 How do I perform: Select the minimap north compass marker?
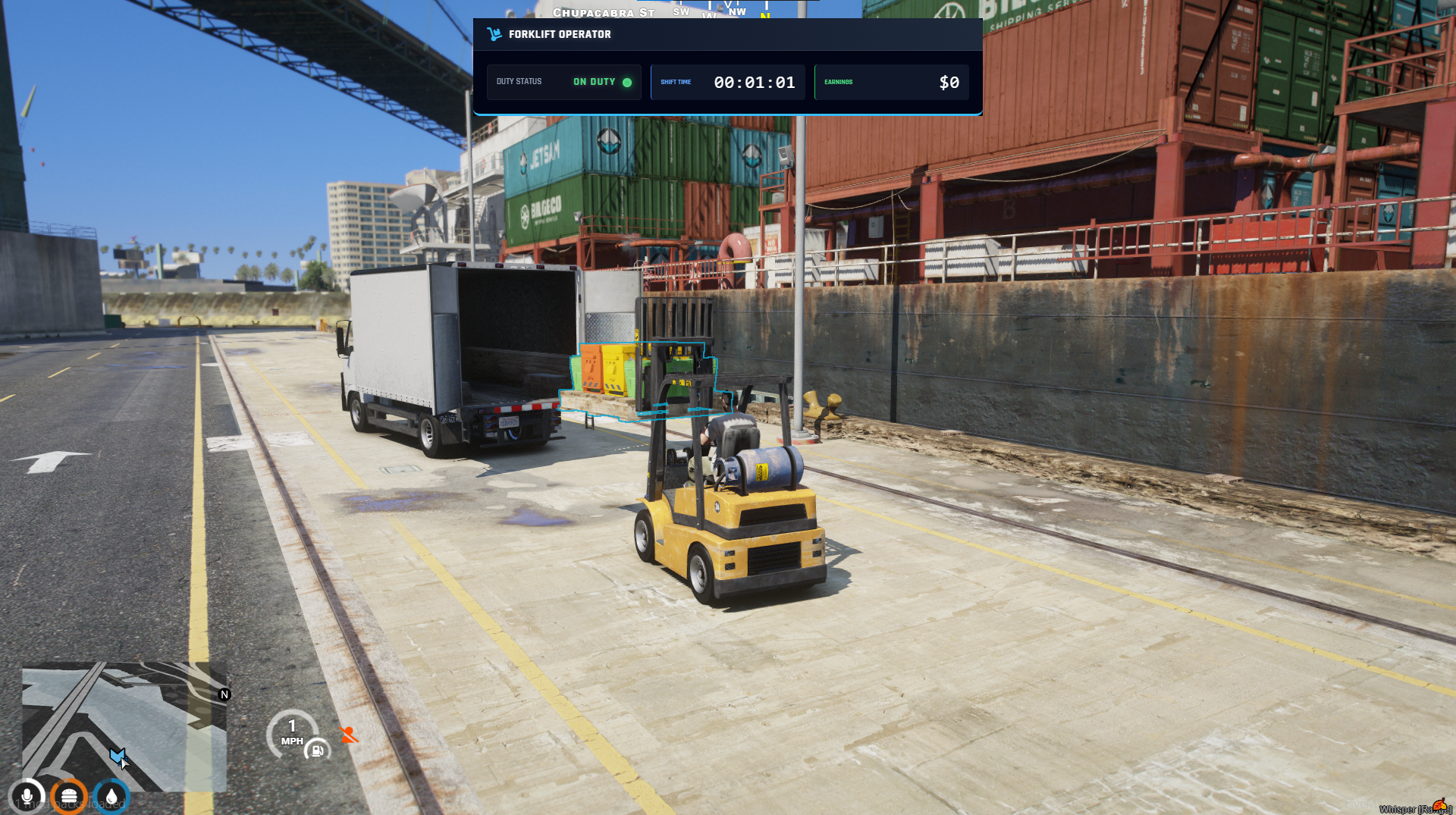(x=224, y=694)
